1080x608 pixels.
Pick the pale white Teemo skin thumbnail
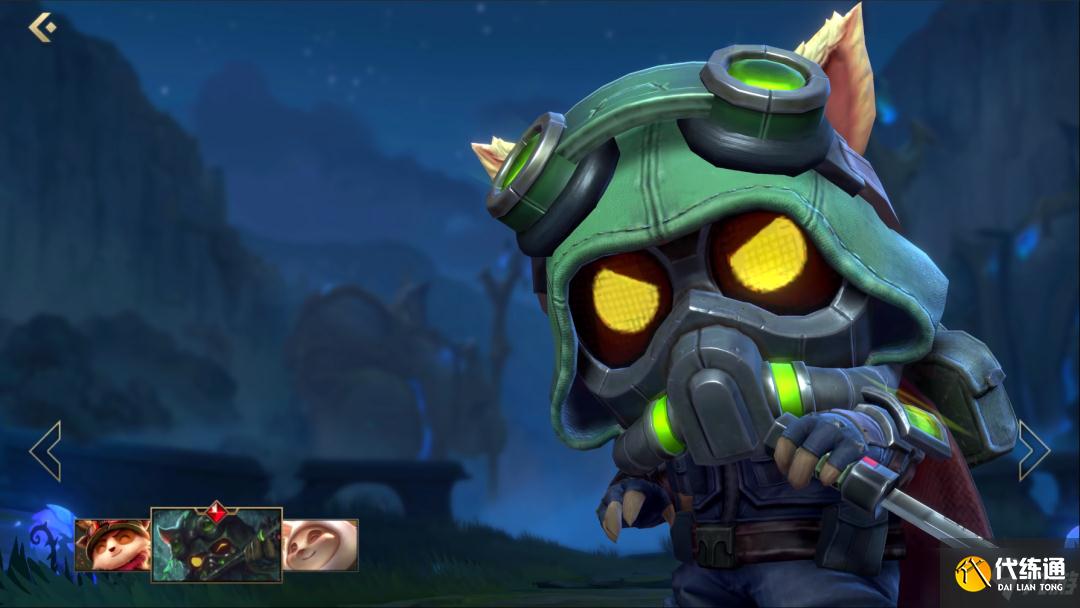pos(320,545)
